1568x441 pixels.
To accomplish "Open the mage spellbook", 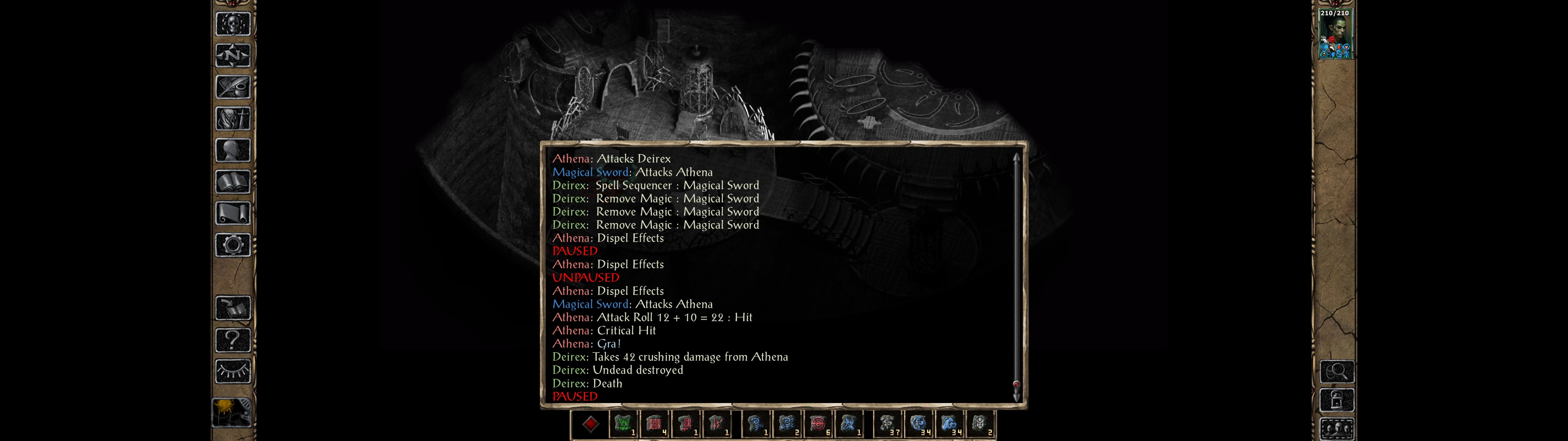I will (x=232, y=182).
